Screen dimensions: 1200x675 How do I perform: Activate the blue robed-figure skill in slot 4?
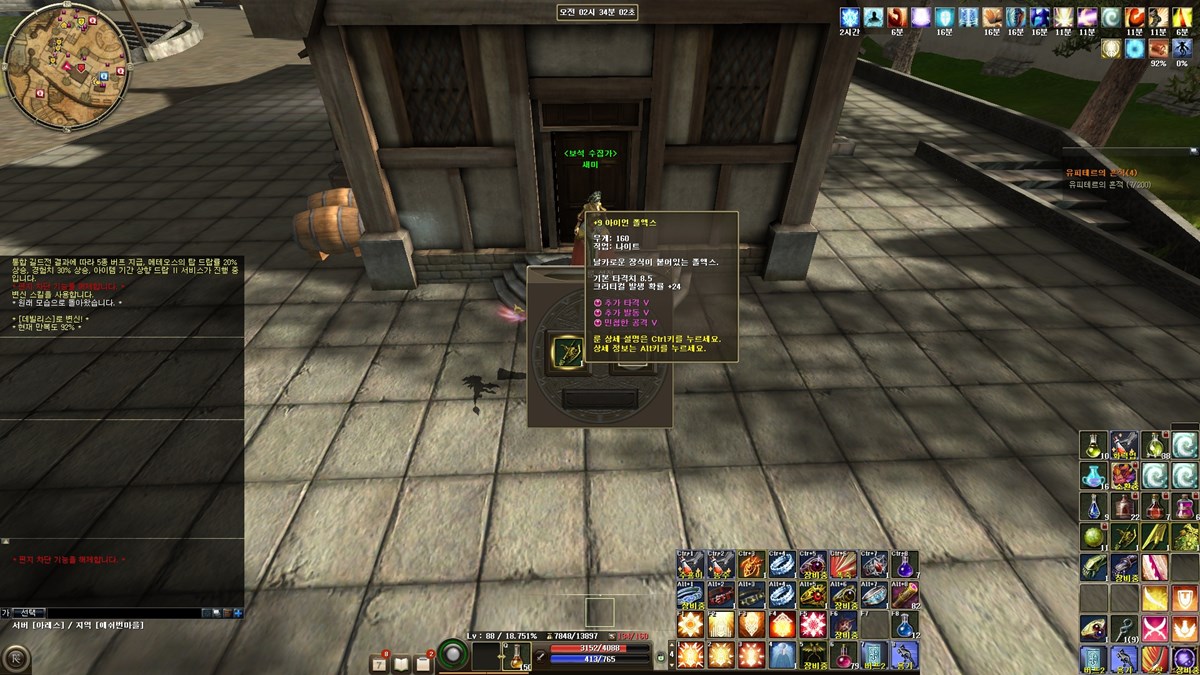point(782,656)
